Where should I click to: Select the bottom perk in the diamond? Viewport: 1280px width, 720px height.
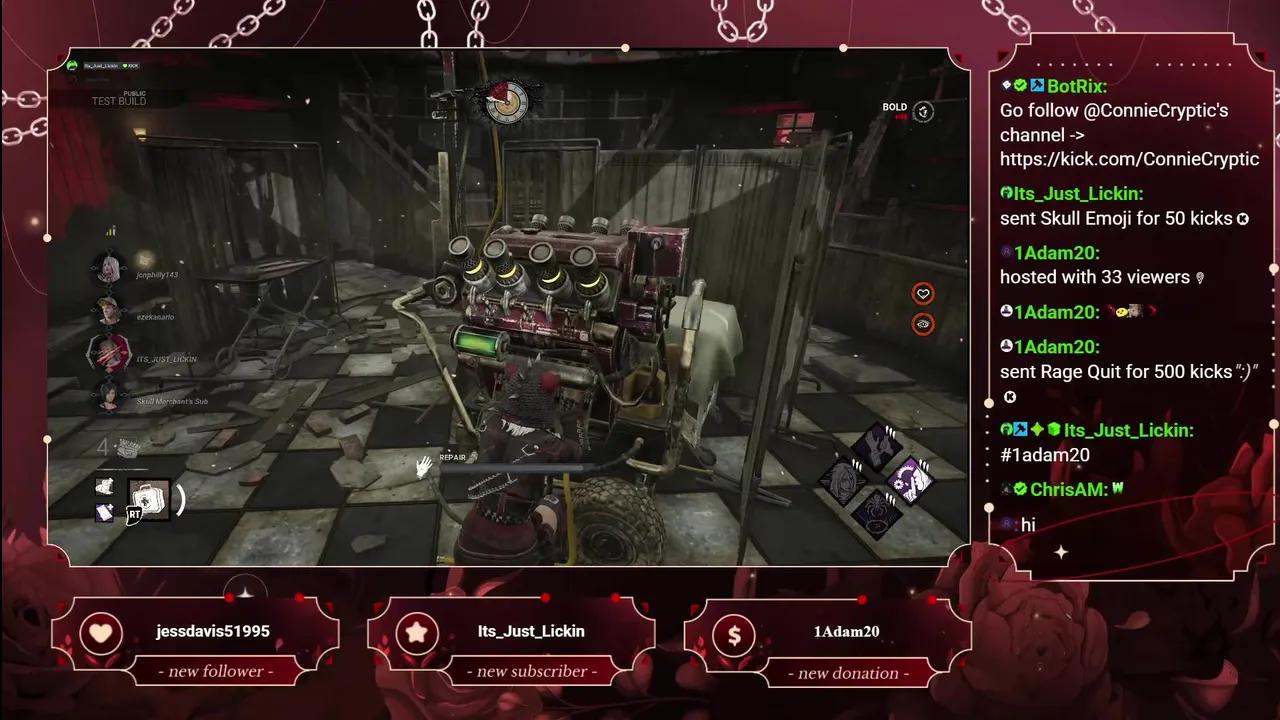point(877,515)
